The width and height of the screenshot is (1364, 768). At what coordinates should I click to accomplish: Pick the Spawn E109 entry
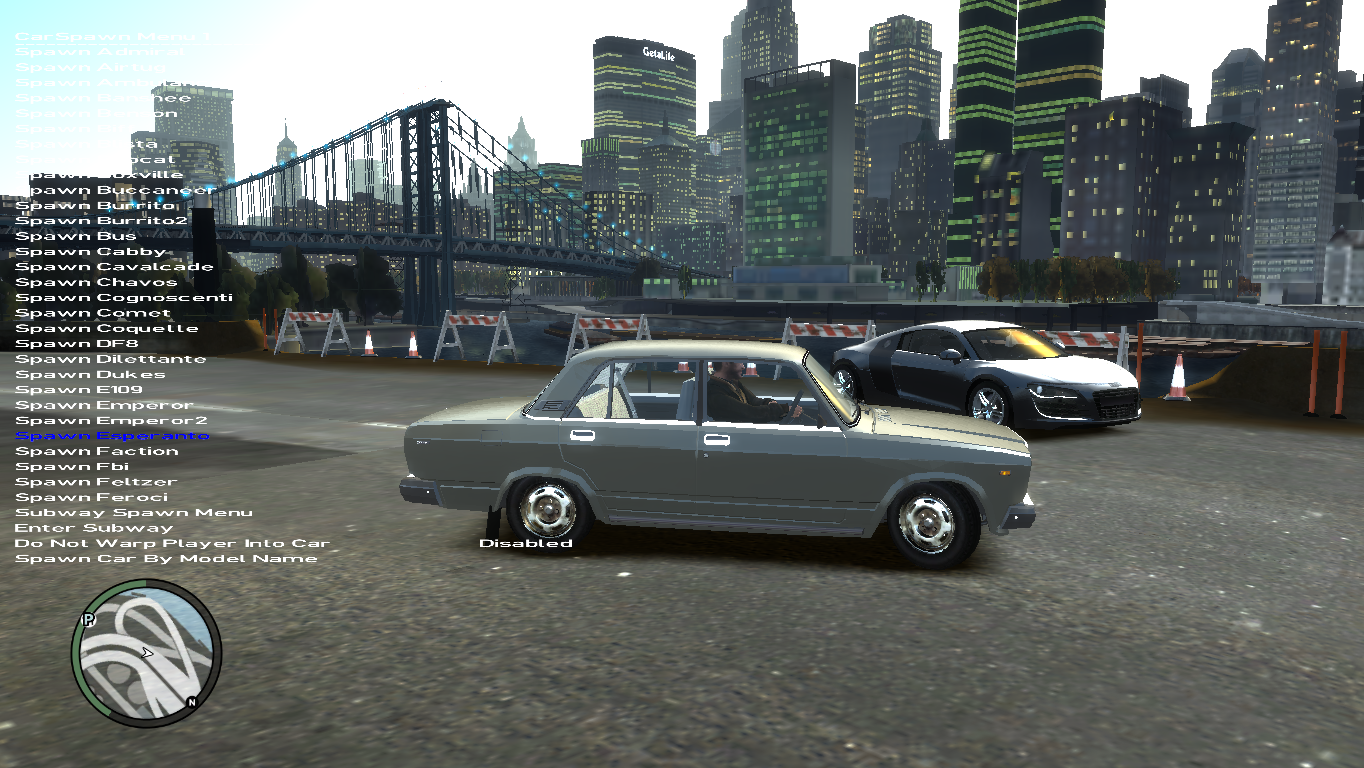click(x=79, y=390)
